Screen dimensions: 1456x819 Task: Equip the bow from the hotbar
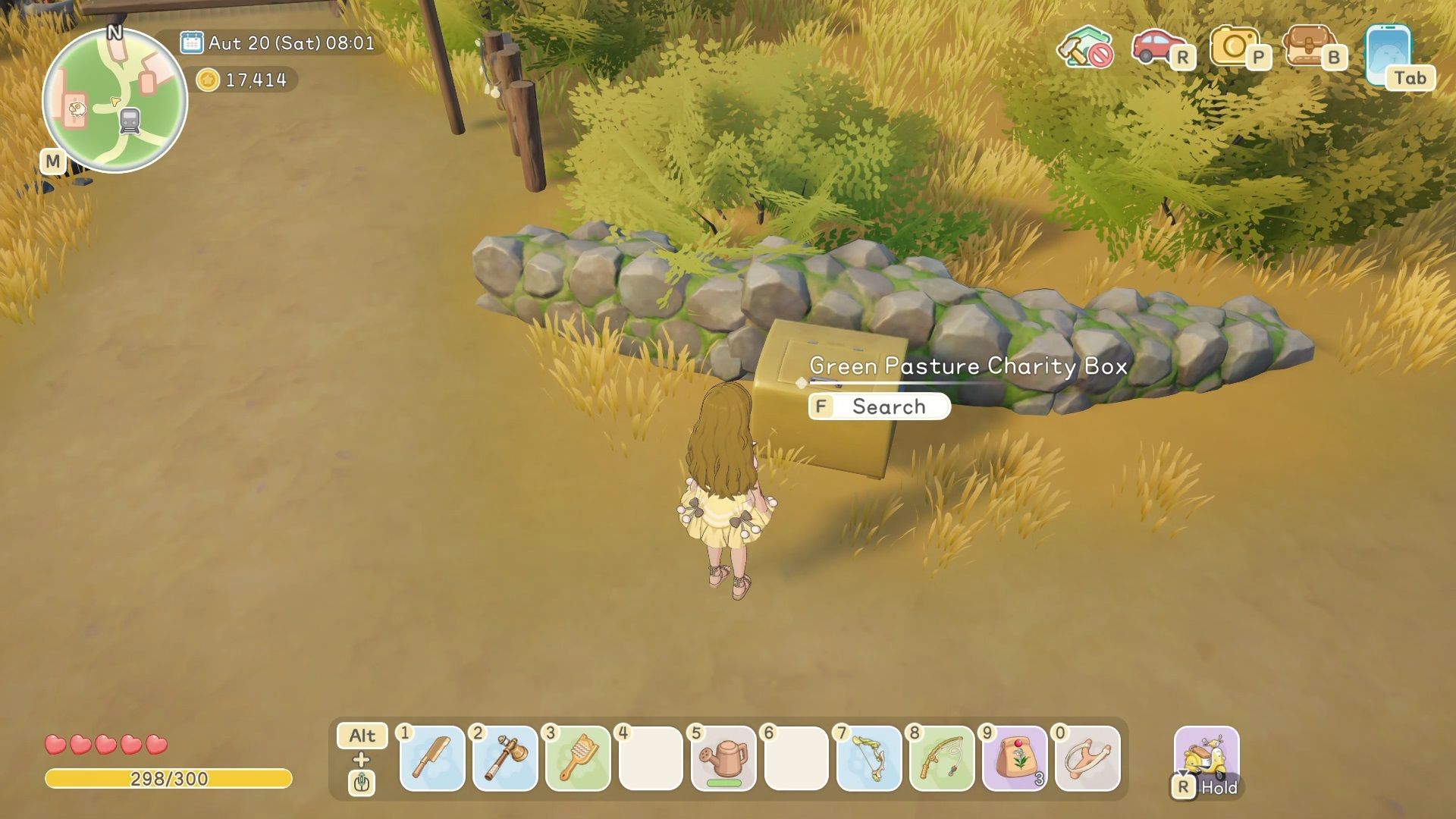pyautogui.click(x=869, y=758)
